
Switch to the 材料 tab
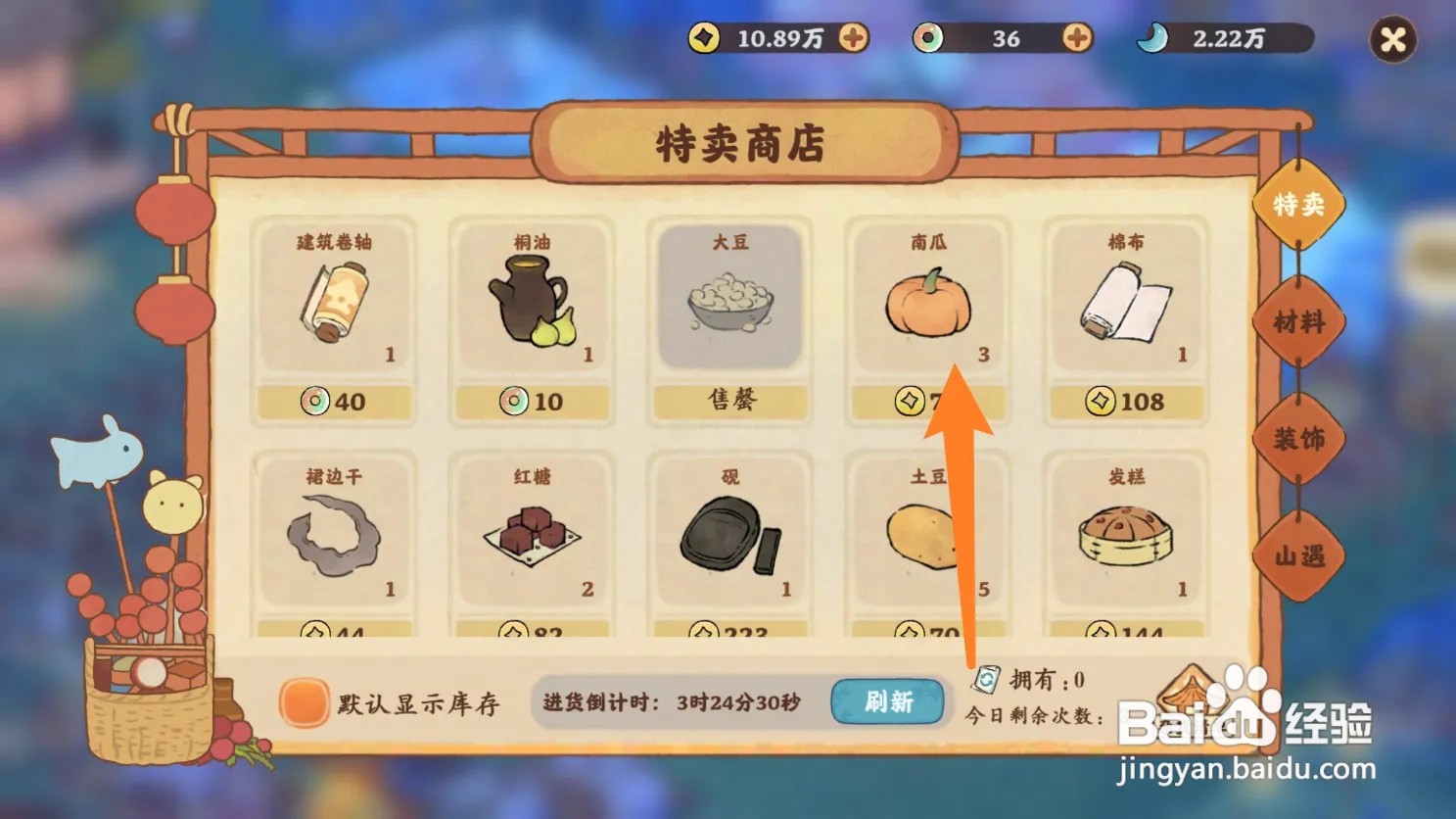tap(1301, 323)
